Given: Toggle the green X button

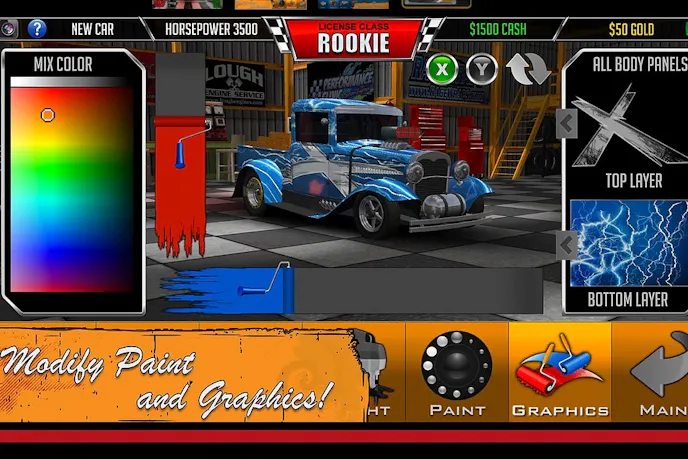Looking at the screenshot, I should pyautogui.click(x=443, y=69).
